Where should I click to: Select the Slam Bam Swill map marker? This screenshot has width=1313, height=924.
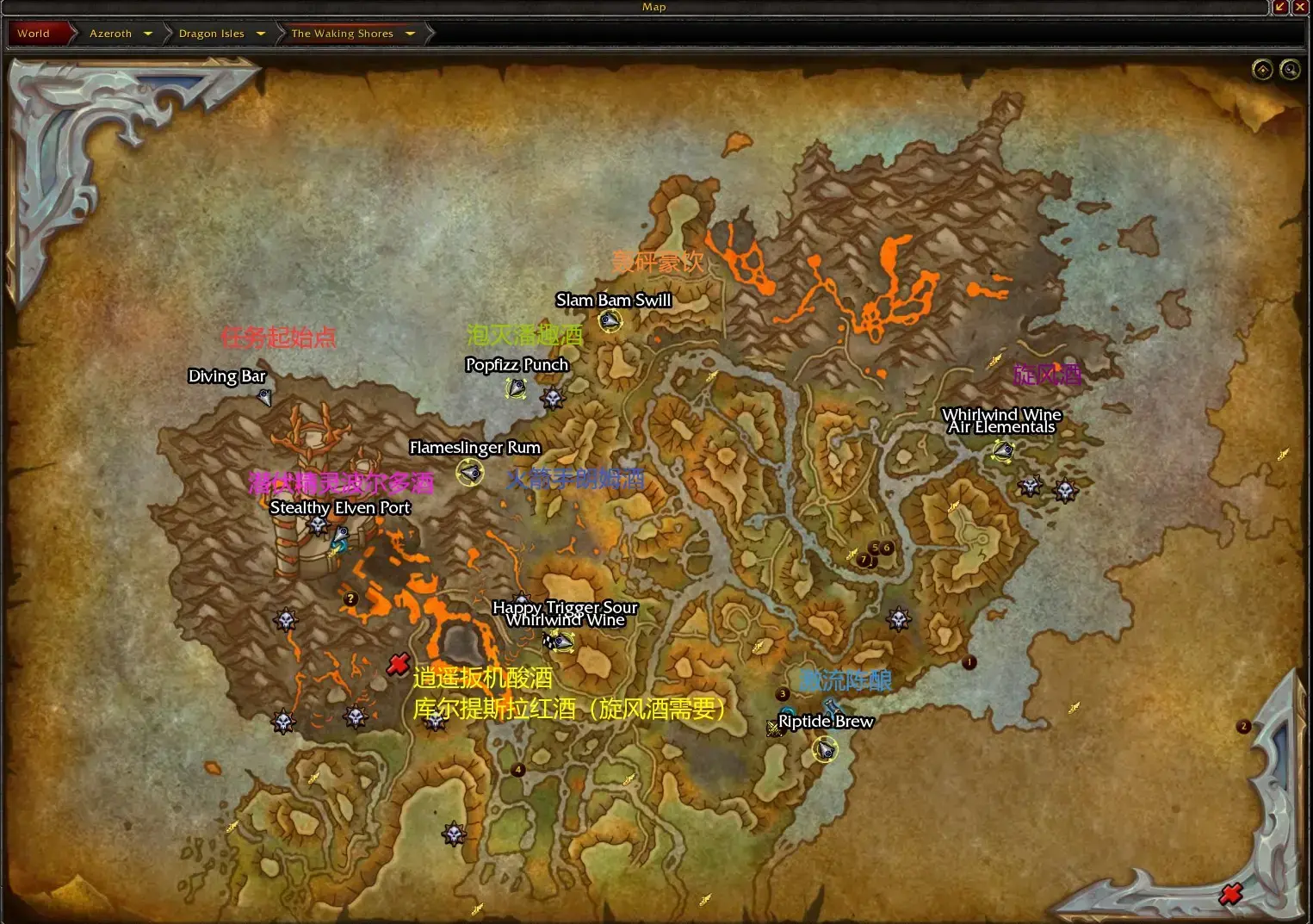[610, 321]
